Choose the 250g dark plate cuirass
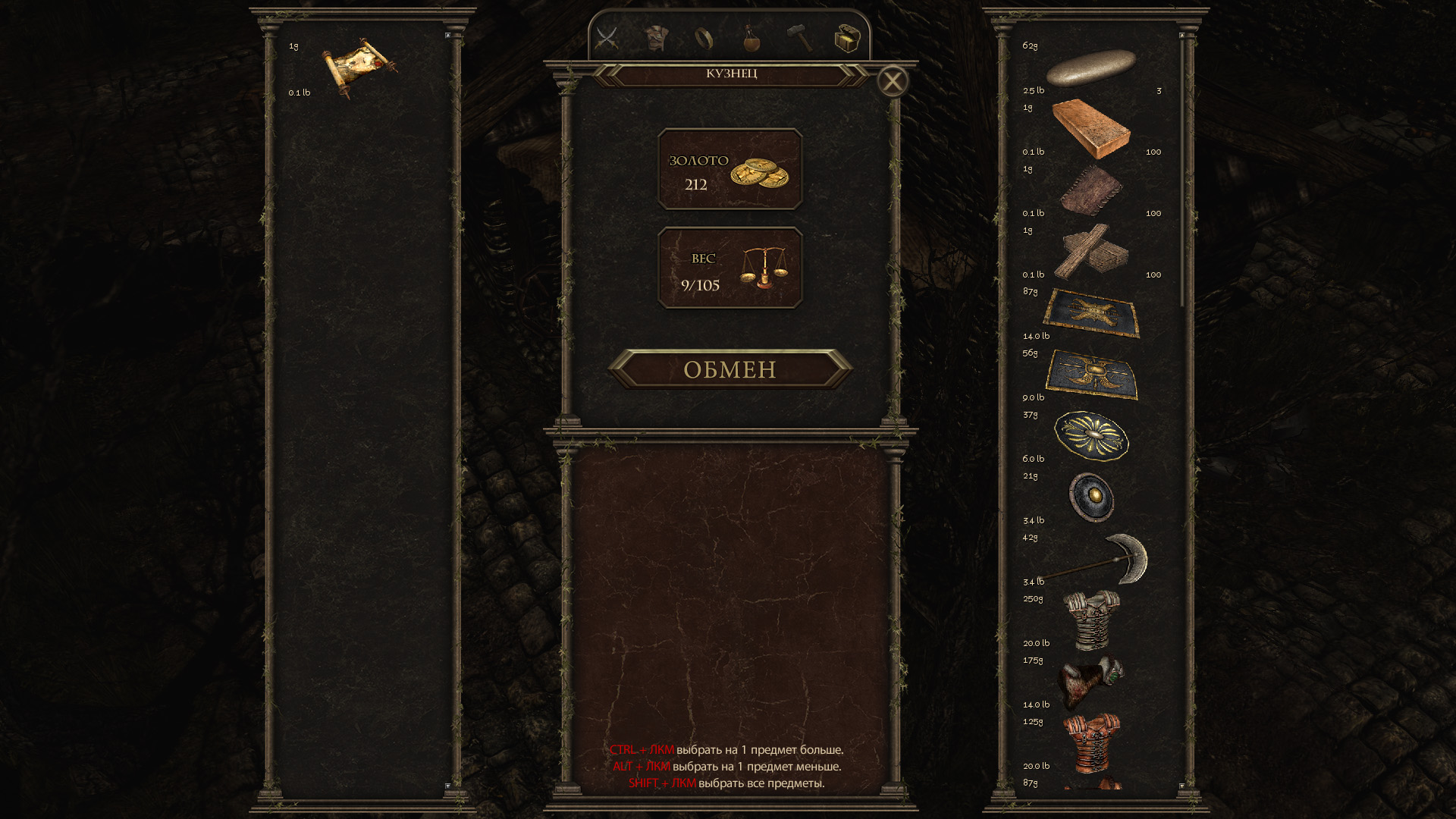 (1091, 620)
